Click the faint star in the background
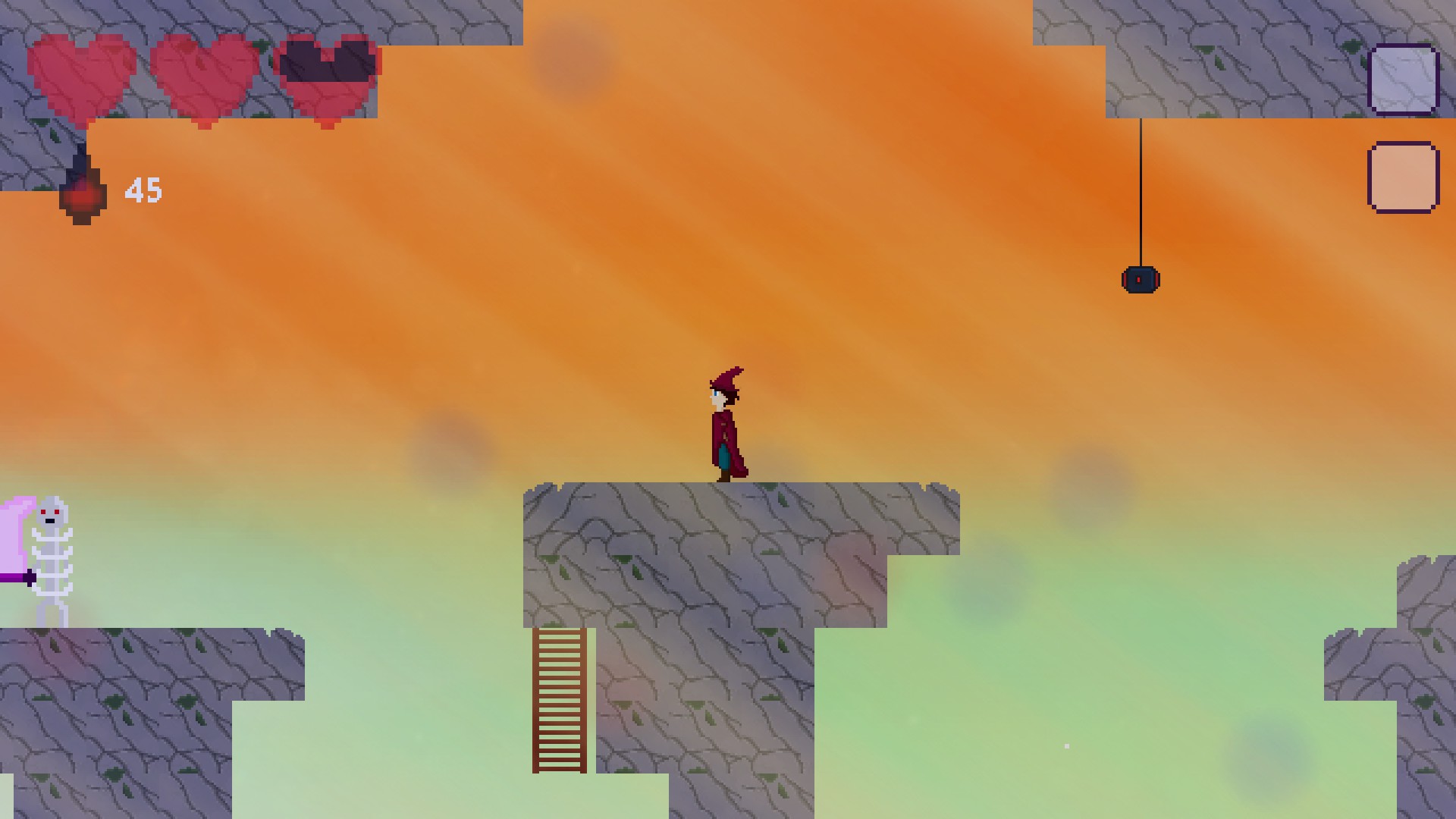Image resolution: width=1456 pixels, height=819 pixels. tap(1065, 746)
